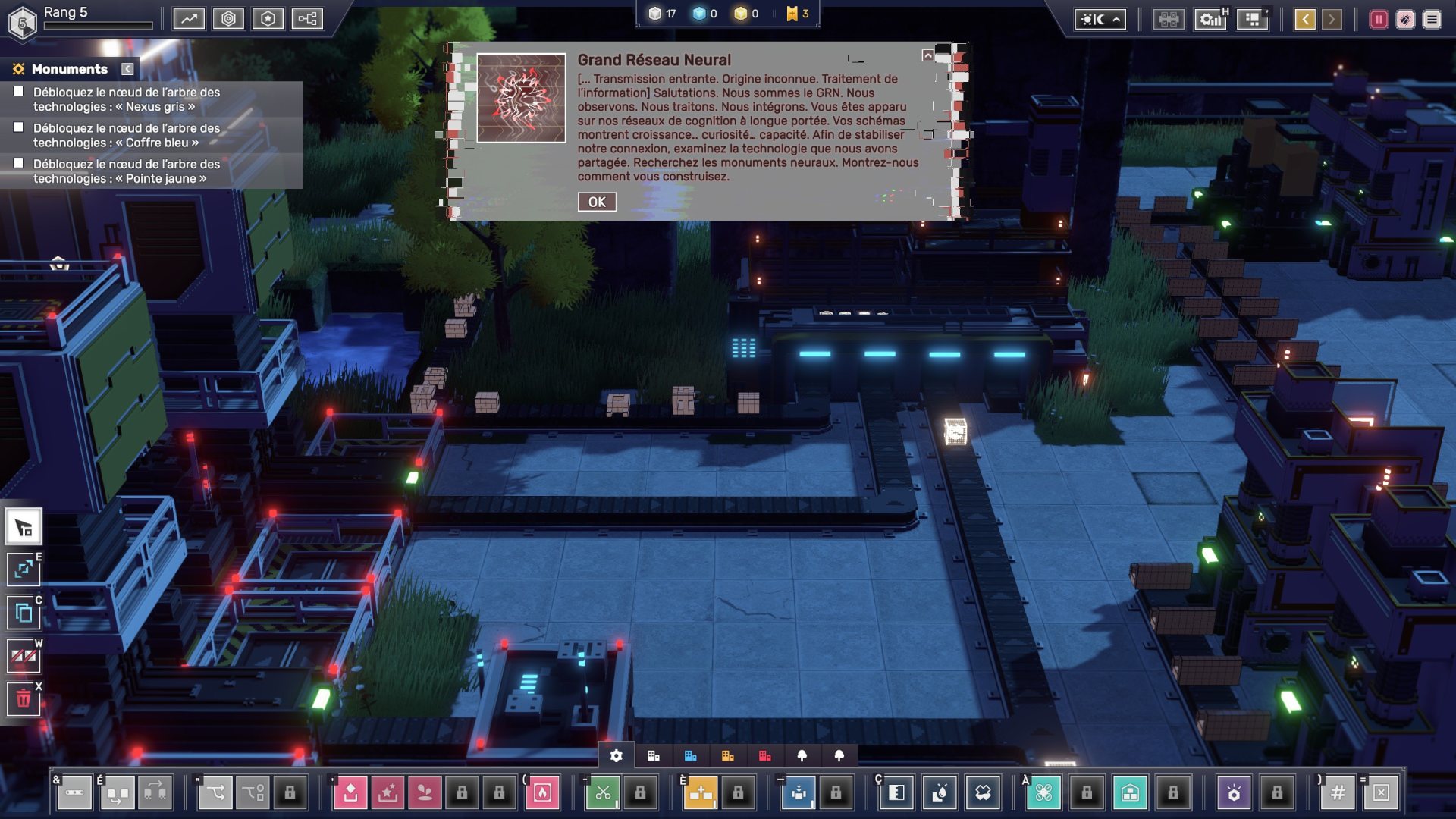Select the copy tool on the left sidebar
Image resolution: width=1456 pixels, height=819 pixels.
coord(24,612)
